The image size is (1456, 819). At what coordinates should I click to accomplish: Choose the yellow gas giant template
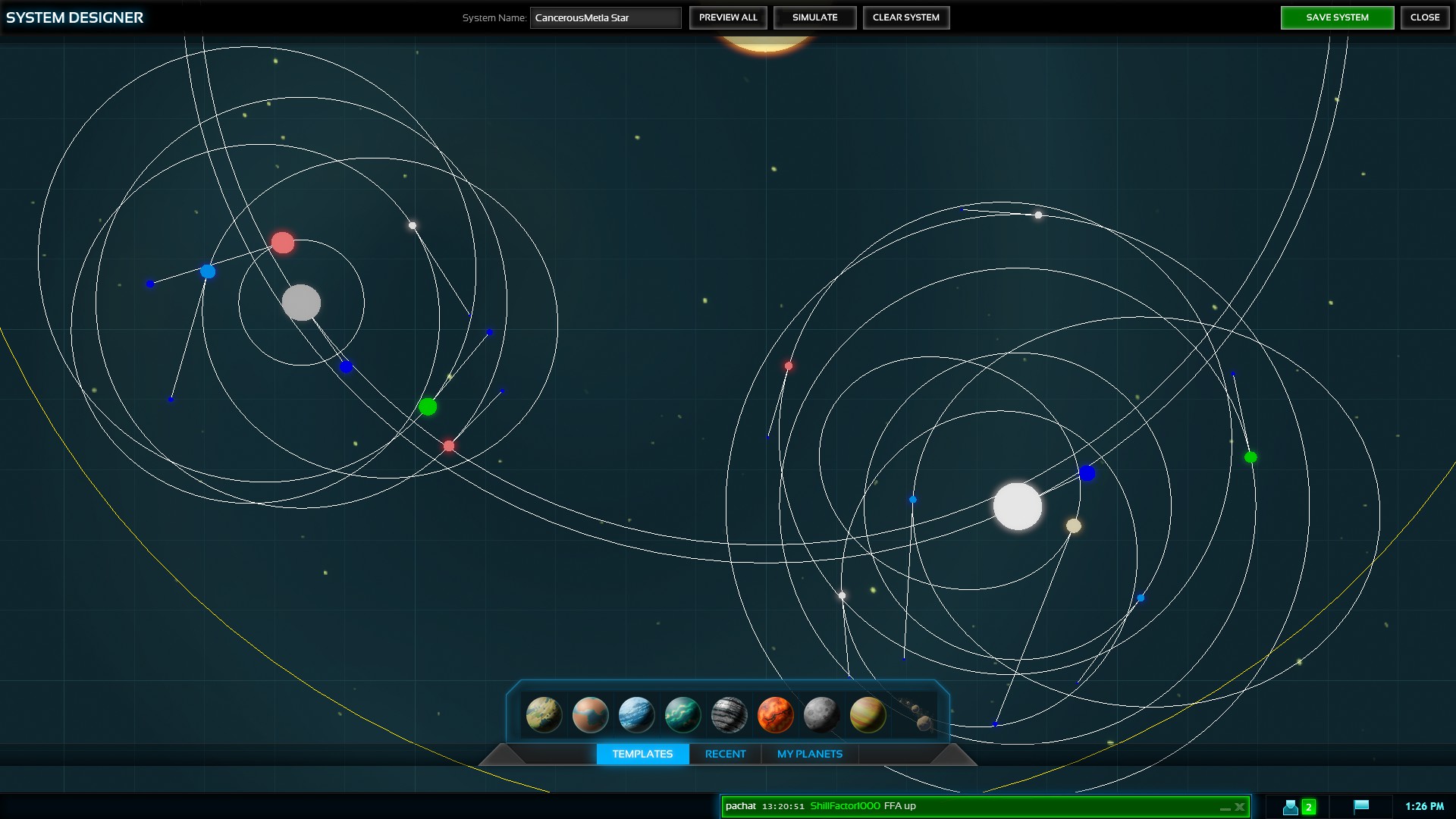pos(868,714)
